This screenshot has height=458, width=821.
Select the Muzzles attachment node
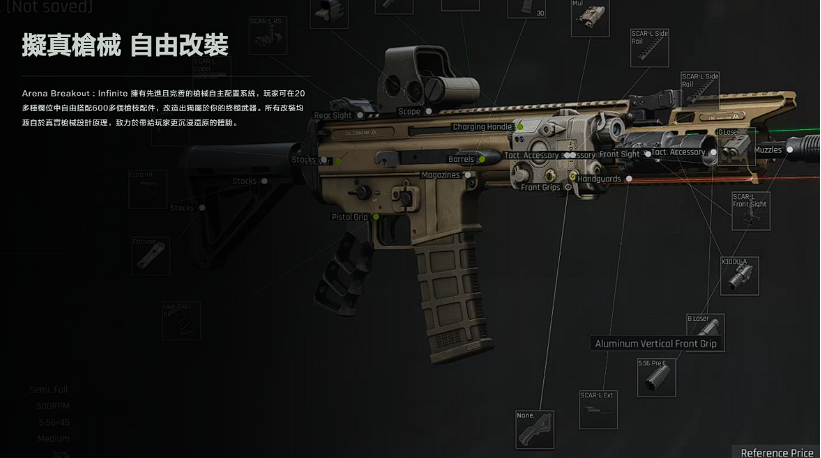pyautogui.click(x=769, y=150)
